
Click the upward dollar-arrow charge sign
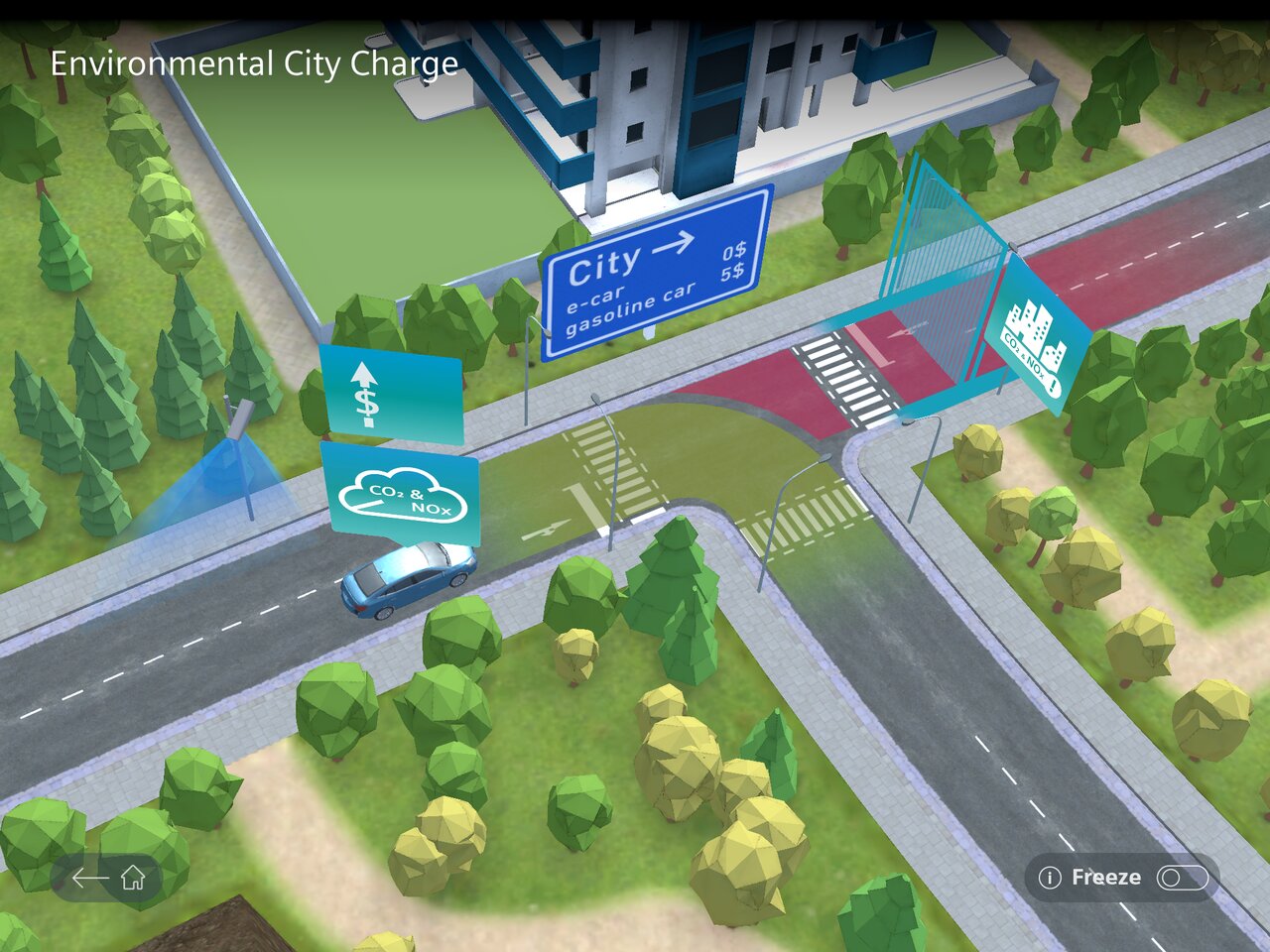click(x=393, y=394)
